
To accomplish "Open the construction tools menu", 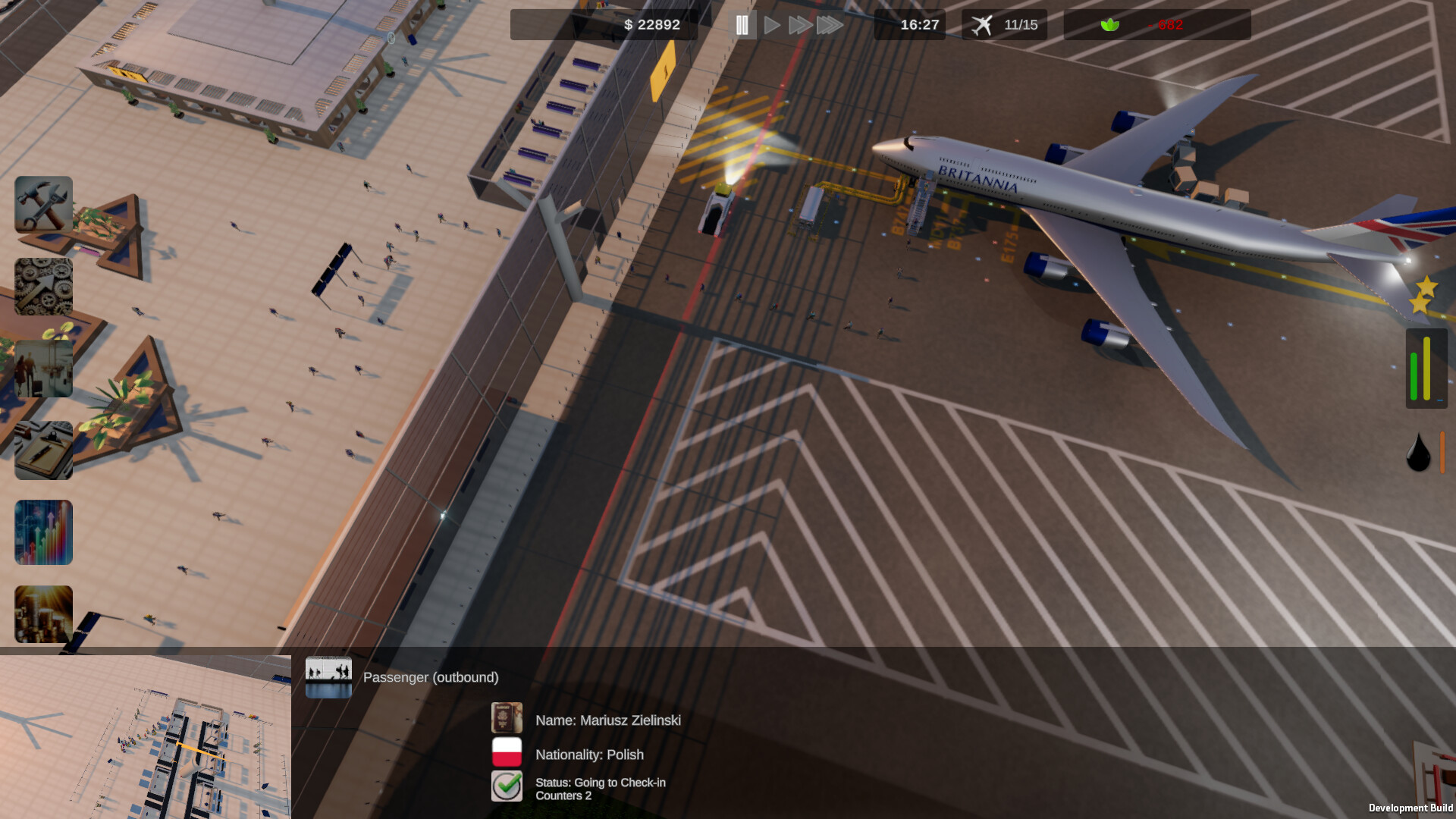I will 43,206.
